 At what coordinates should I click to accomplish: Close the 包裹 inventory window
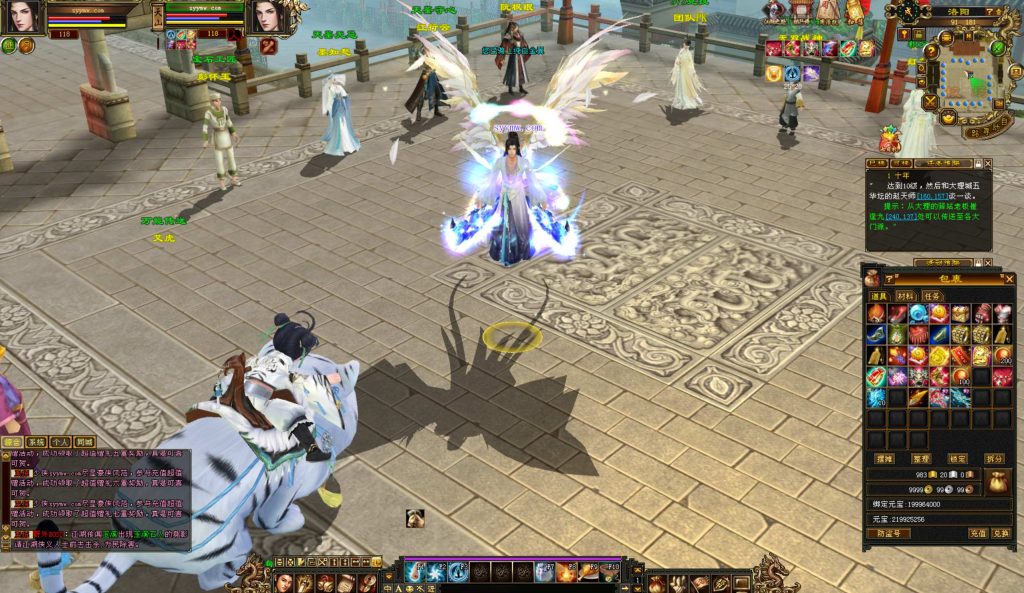(x=1010, y=279)
